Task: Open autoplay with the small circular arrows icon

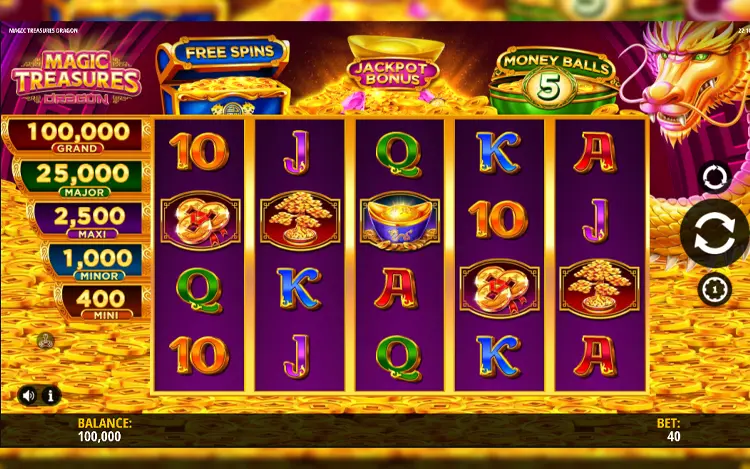Action: pyautogui.click(x=715, y=178)
